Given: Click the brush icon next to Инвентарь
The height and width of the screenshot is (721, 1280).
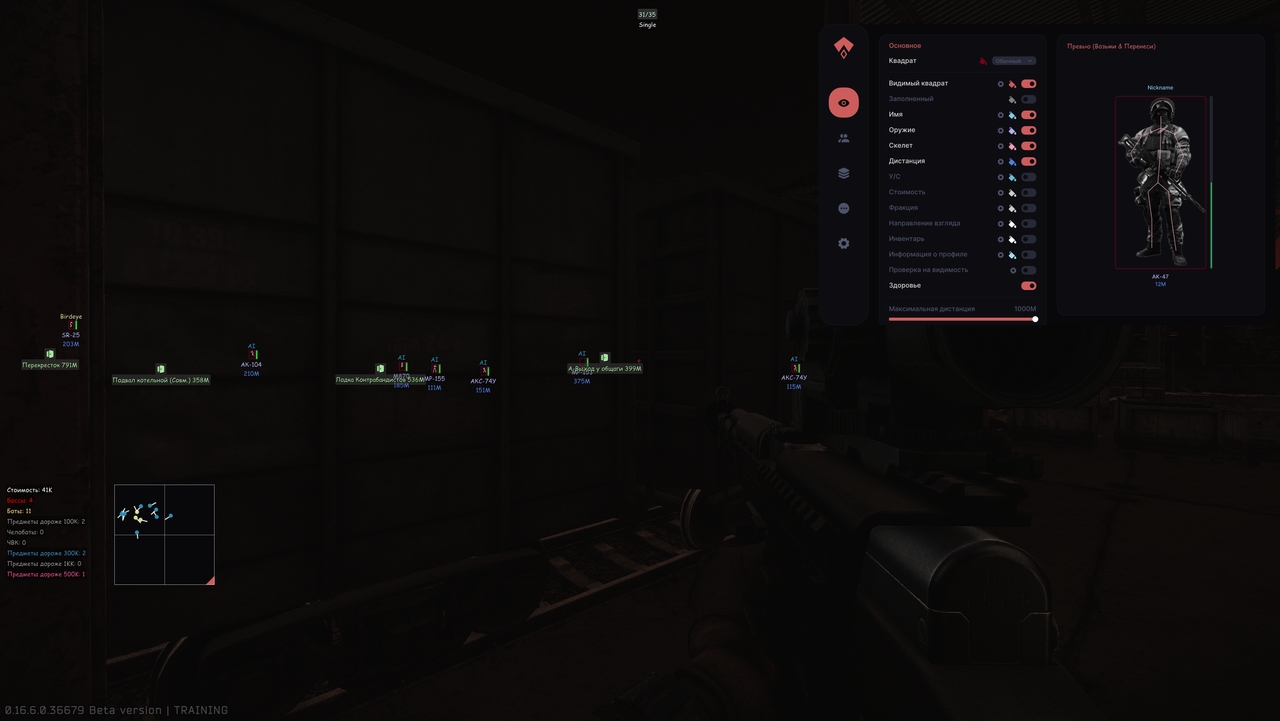Looking at the screenshot, I should [x=1013, y=238].
